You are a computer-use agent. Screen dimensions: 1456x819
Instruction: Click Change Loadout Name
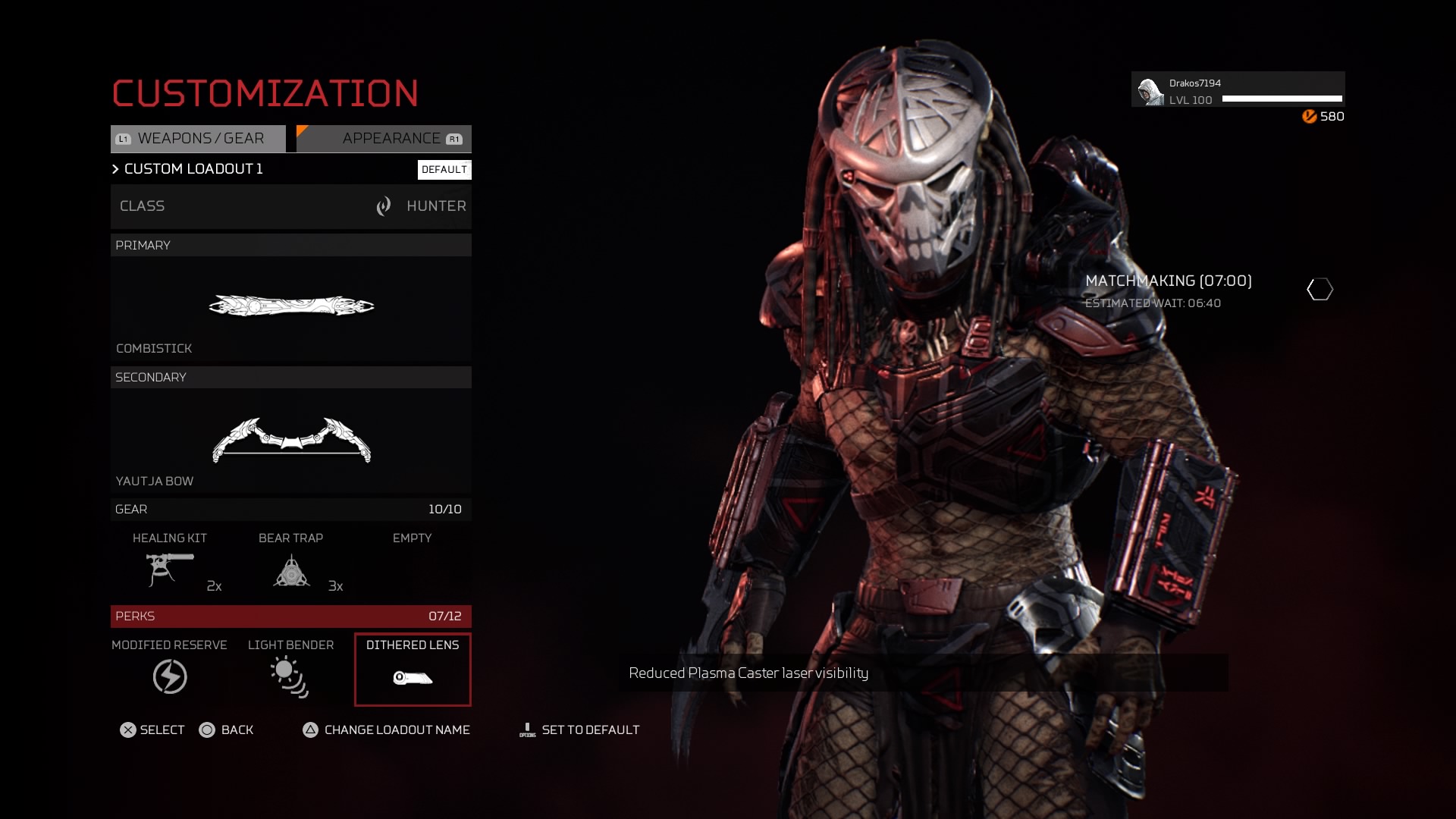(387, 730)
